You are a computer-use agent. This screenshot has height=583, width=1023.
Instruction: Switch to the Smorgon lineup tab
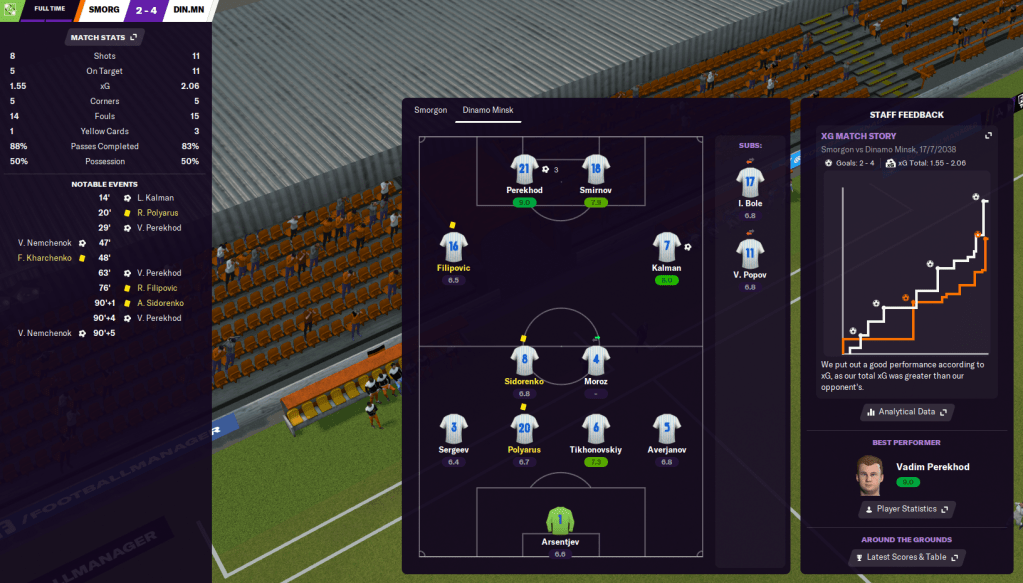tap(430, 110)
